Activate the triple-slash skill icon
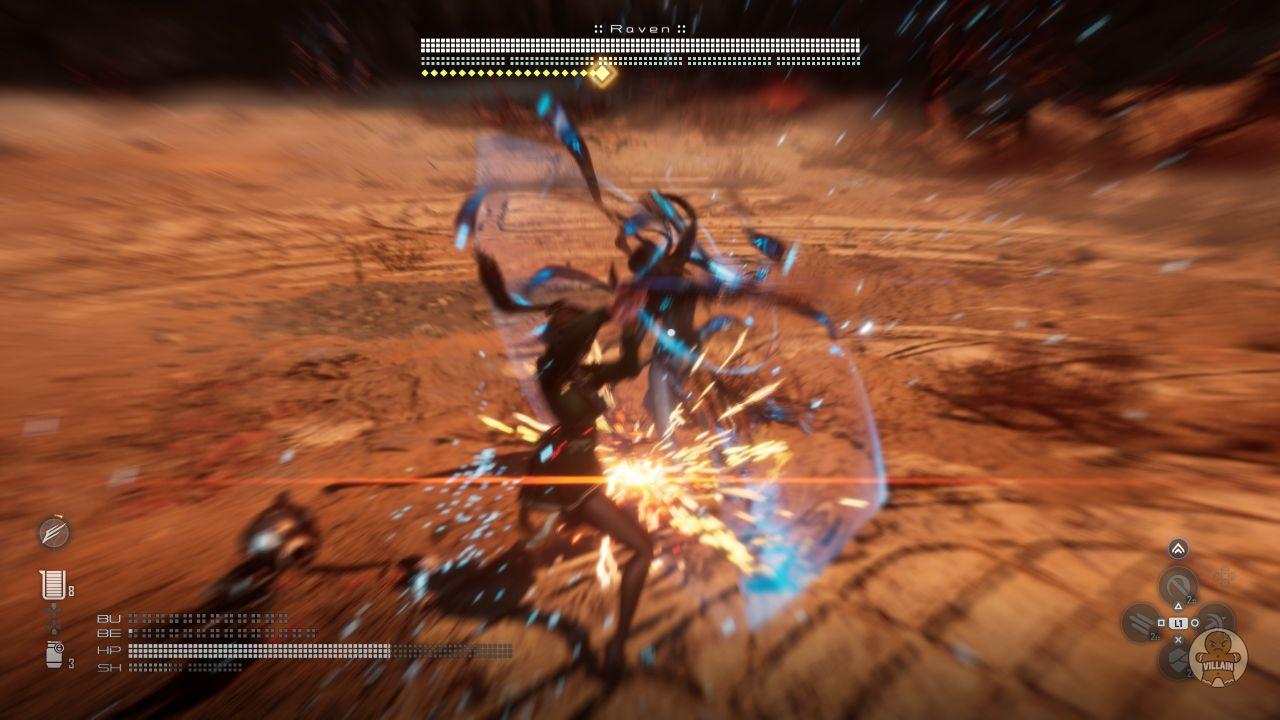1280x720 pixels. (1140, 623)
